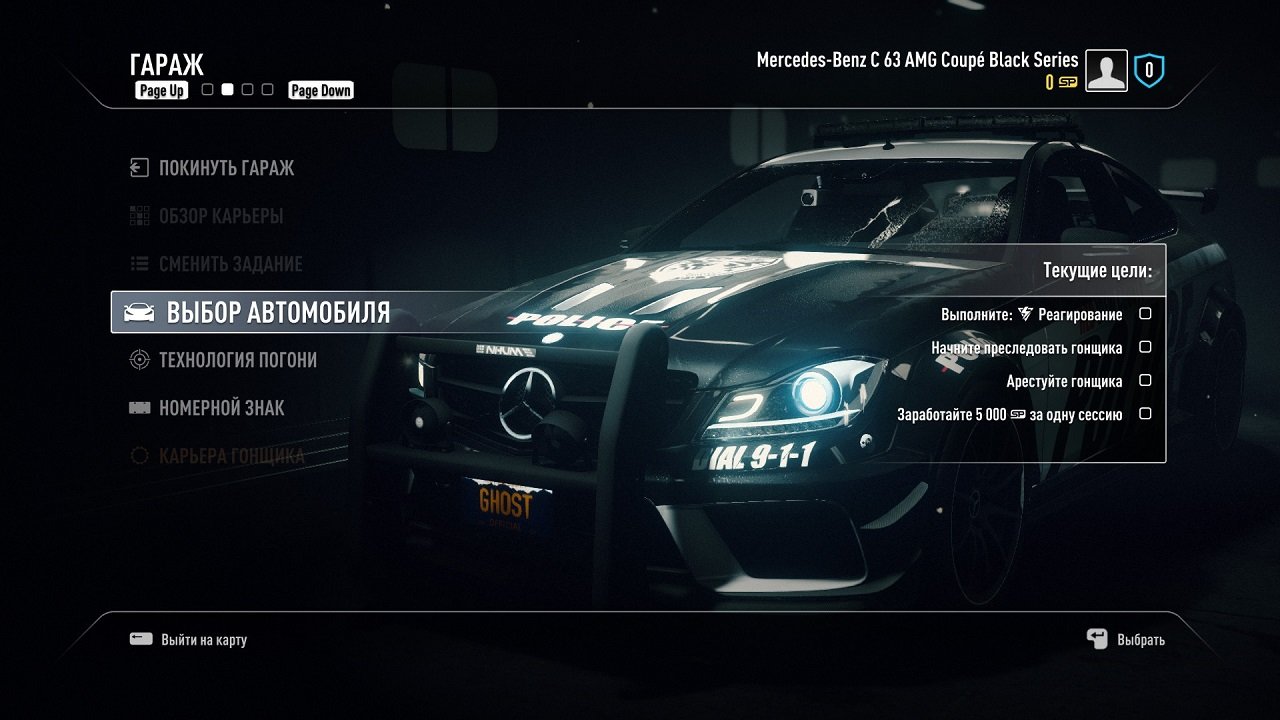
Task: Click the Page Down button
Action: point(320,90)
